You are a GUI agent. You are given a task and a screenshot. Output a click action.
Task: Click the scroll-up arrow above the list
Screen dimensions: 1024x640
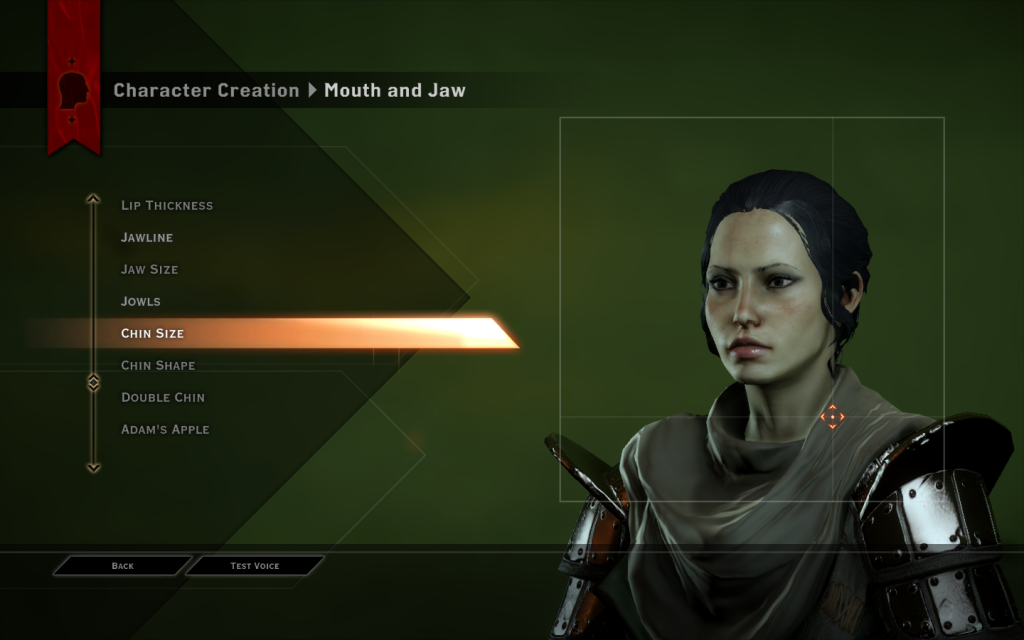[93, 198]
